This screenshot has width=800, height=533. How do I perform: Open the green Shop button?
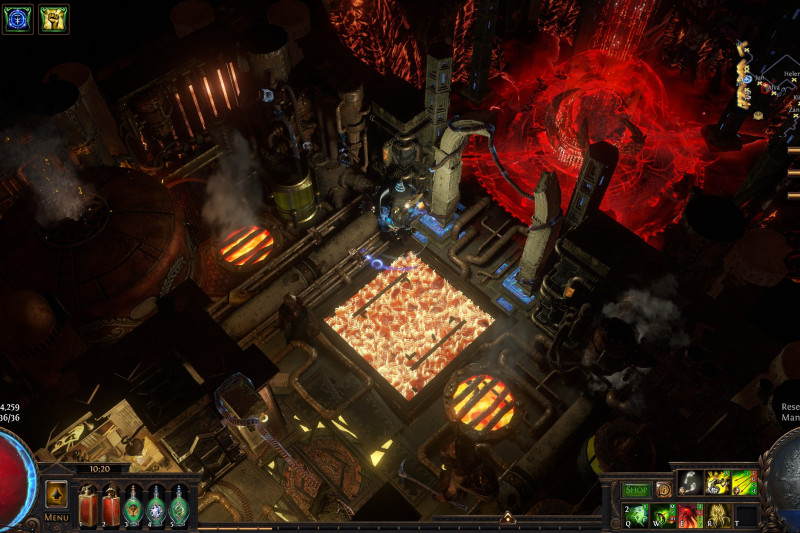click(x=637, y=490)
